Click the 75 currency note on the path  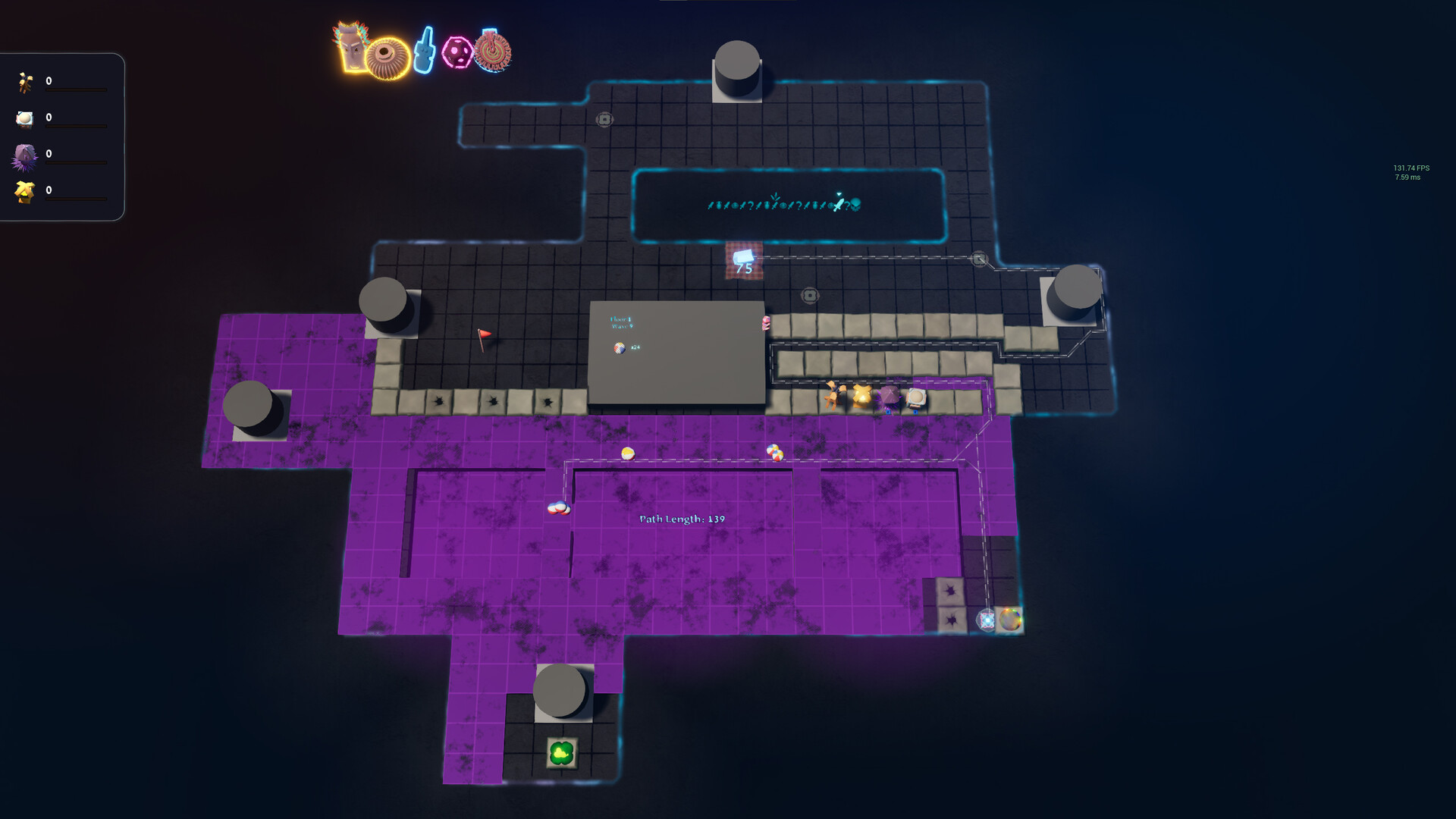tap(744, 259)
